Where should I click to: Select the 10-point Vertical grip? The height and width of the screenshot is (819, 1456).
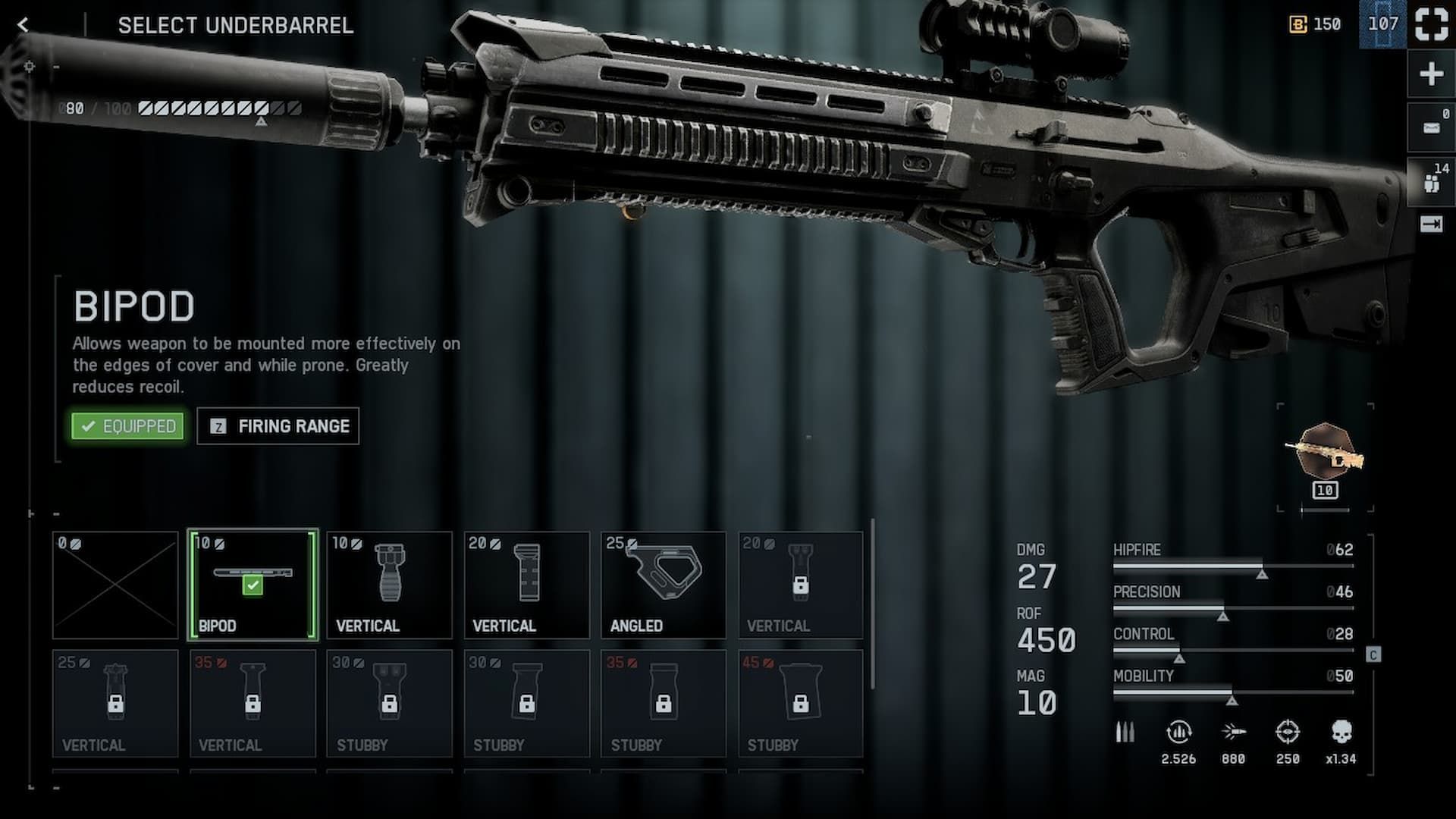click(389, 585)
